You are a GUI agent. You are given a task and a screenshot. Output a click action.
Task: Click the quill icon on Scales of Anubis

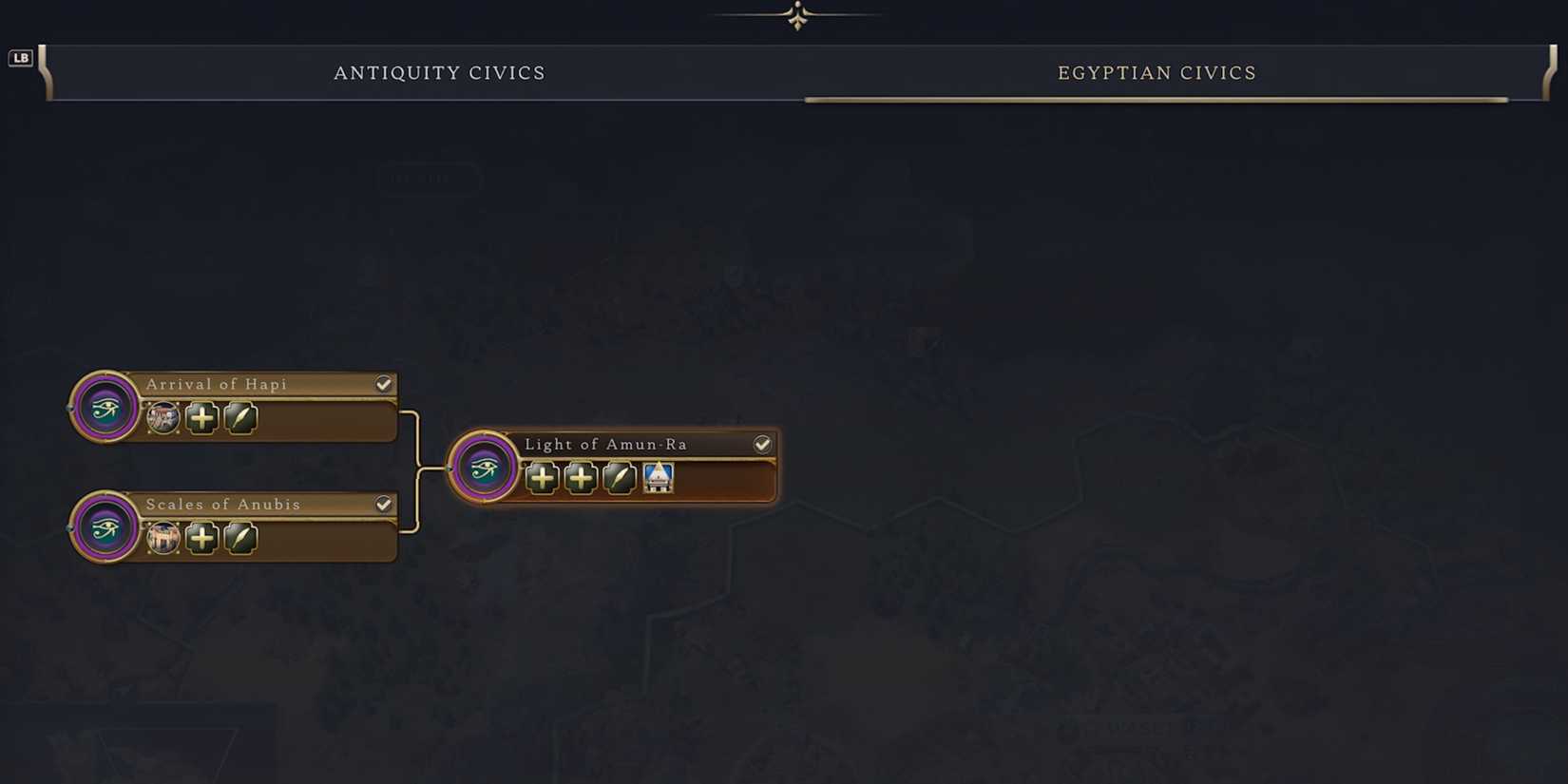point(241,540)
